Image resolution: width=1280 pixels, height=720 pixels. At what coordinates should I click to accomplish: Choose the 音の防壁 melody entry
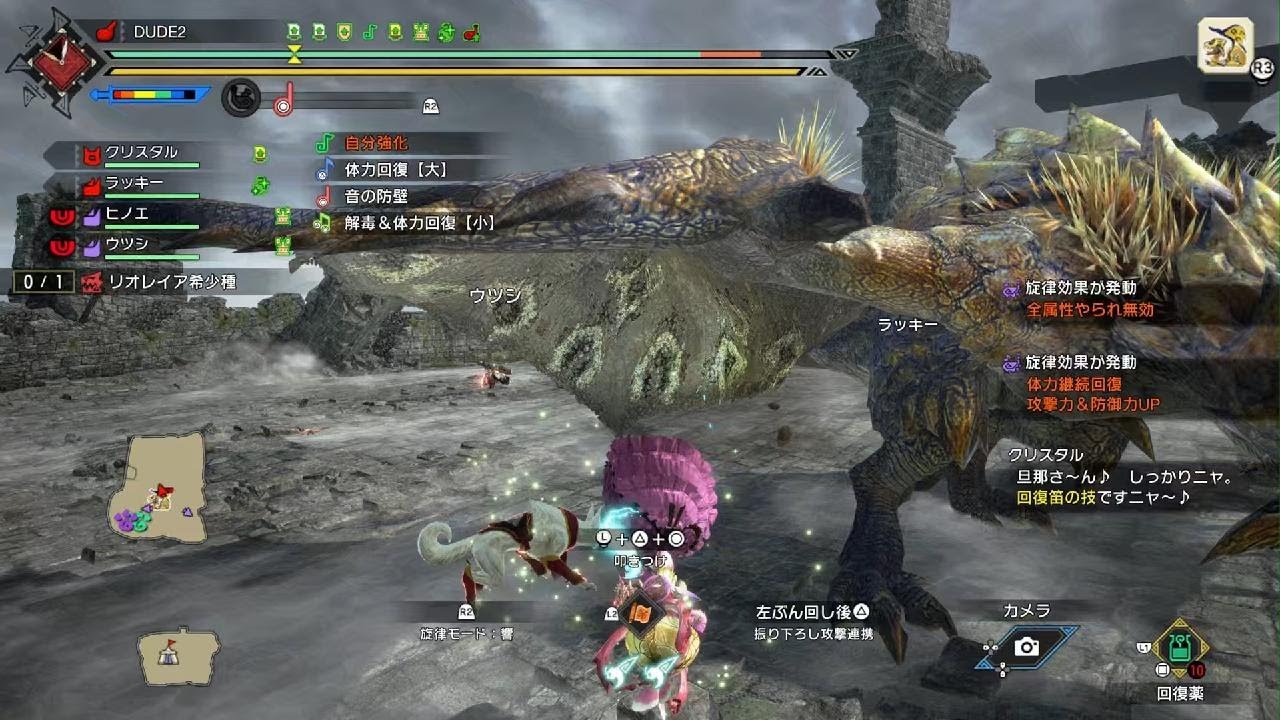[376, 197]
